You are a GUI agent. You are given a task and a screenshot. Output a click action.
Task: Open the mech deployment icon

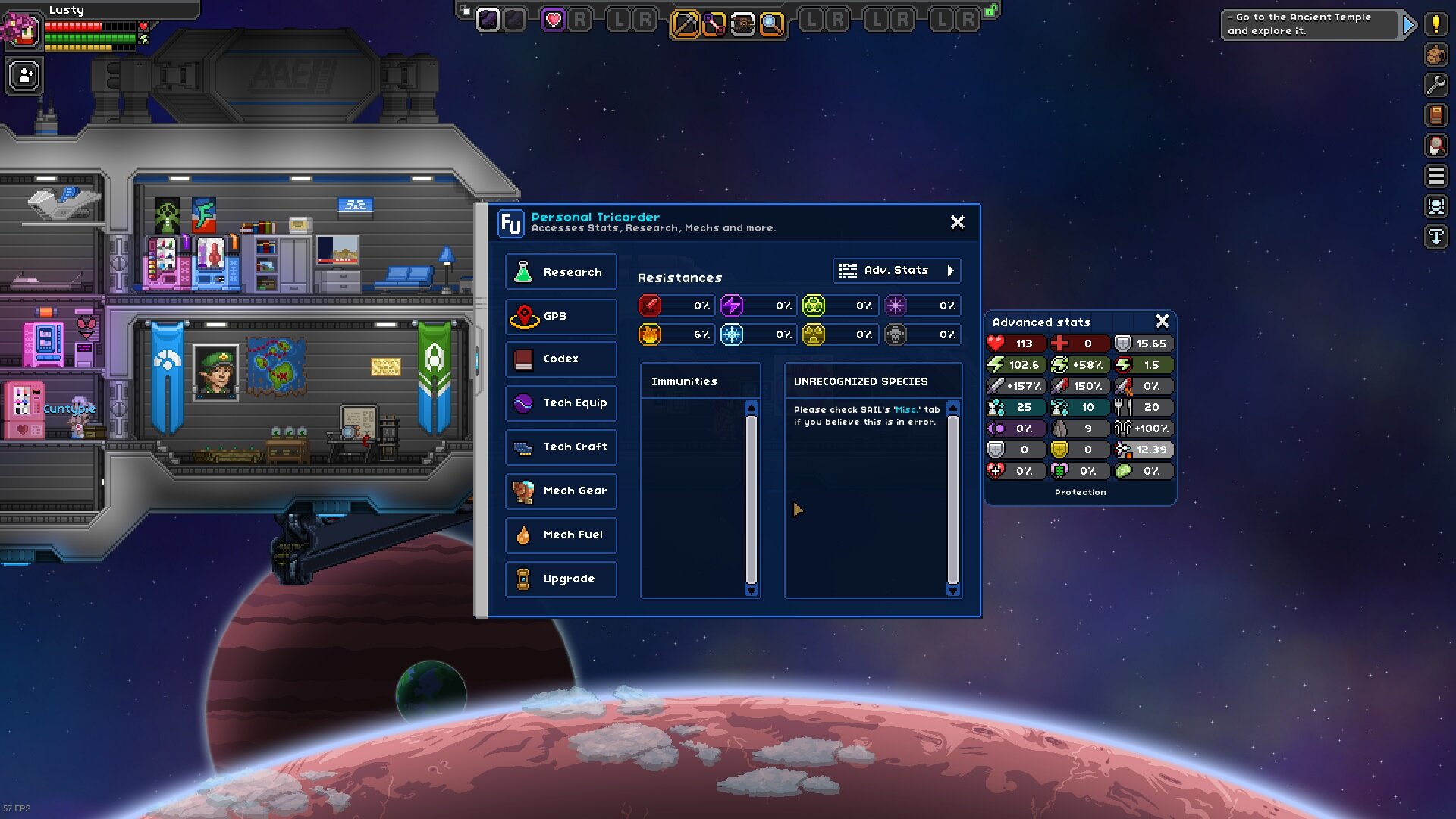pos(1436,205)
